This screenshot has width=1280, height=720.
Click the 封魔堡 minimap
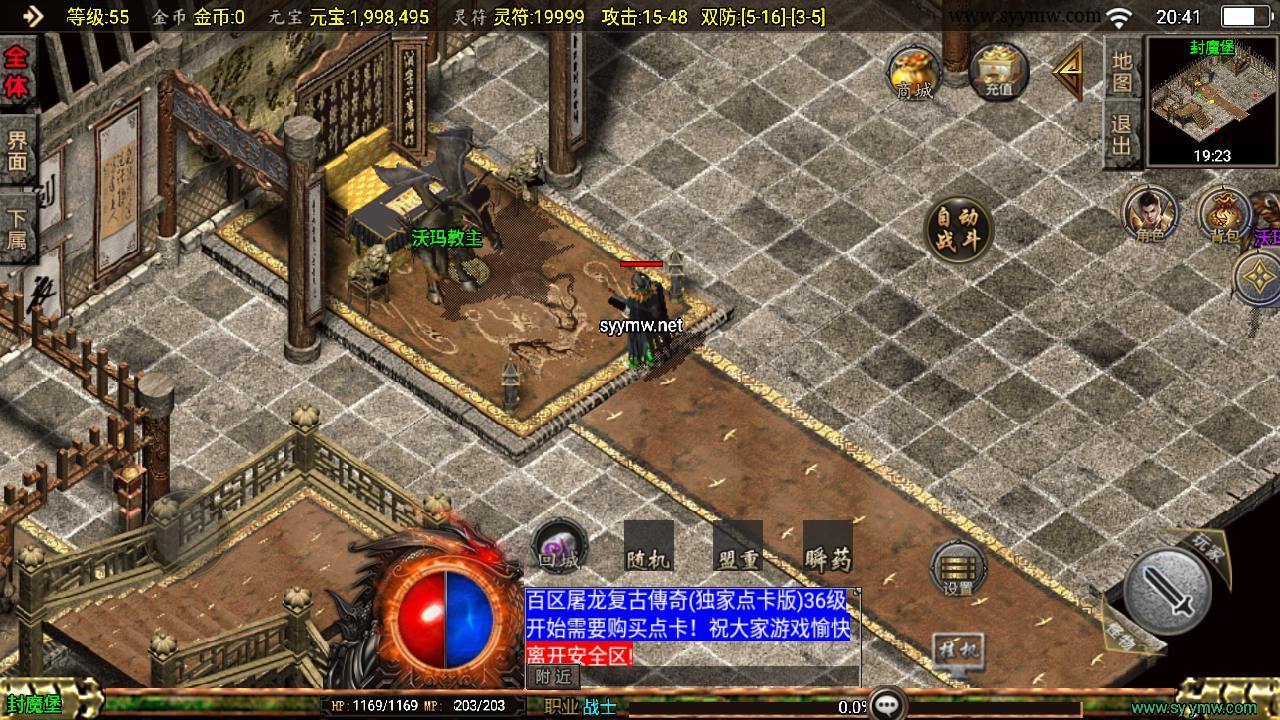(x=1211, y=100)
